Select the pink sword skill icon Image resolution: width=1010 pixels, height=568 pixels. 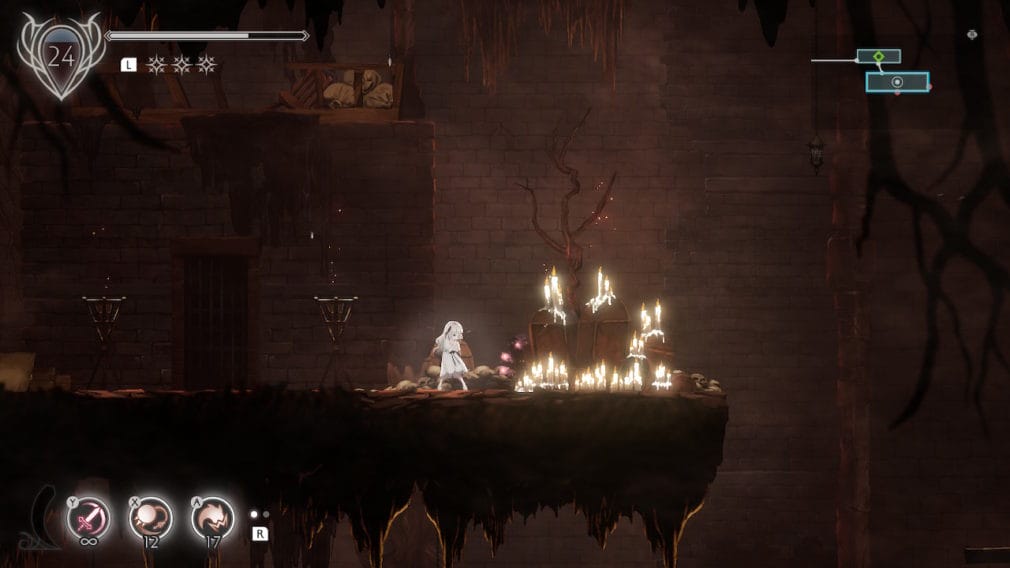[x=88, y=518]
